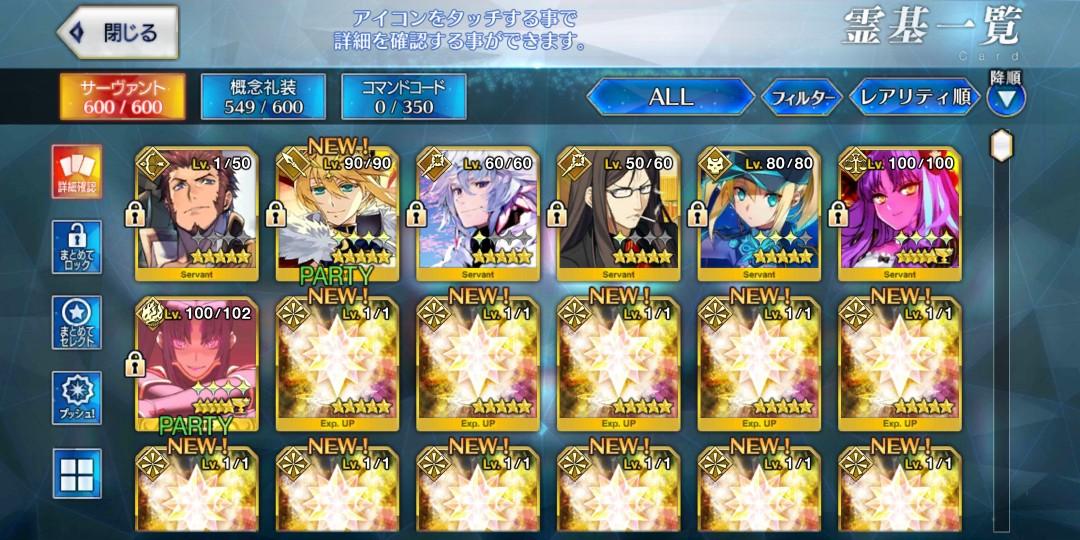The image size is (1080, 540).
Task: Grab the list scrollbar handle
Action: tap(1000, 146)
